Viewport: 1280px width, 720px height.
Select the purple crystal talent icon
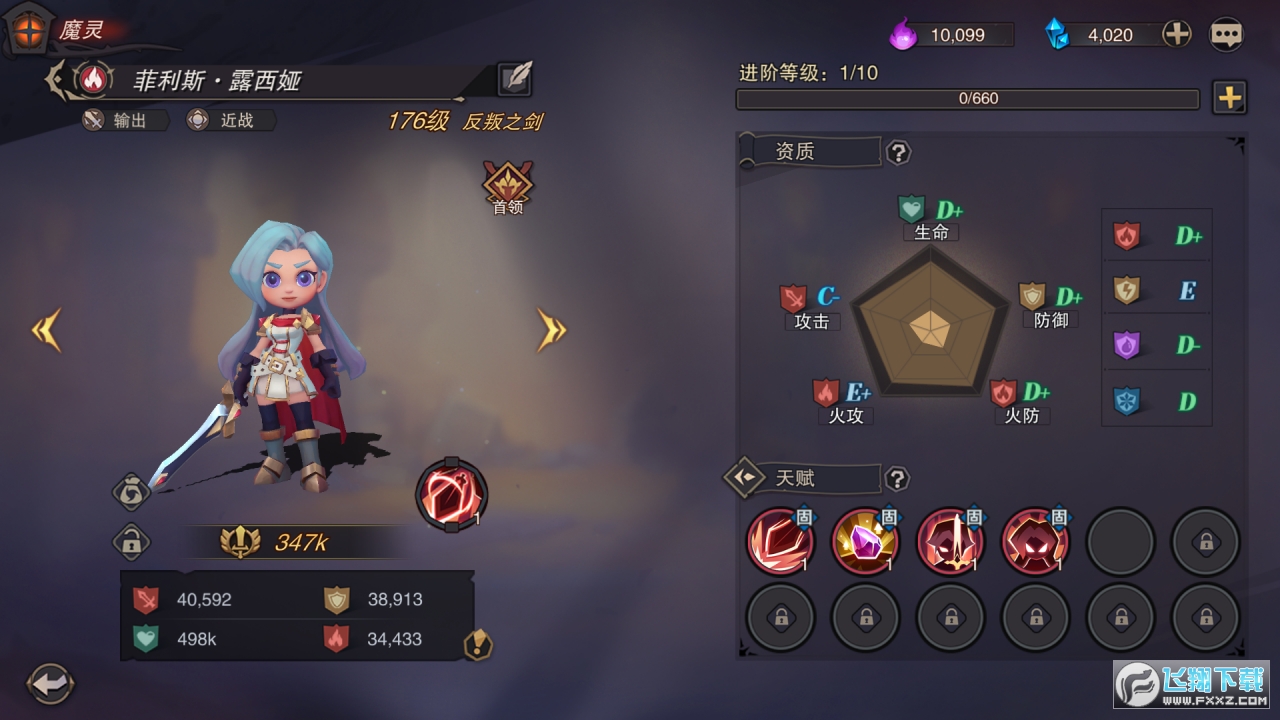(x=865, y=541)
